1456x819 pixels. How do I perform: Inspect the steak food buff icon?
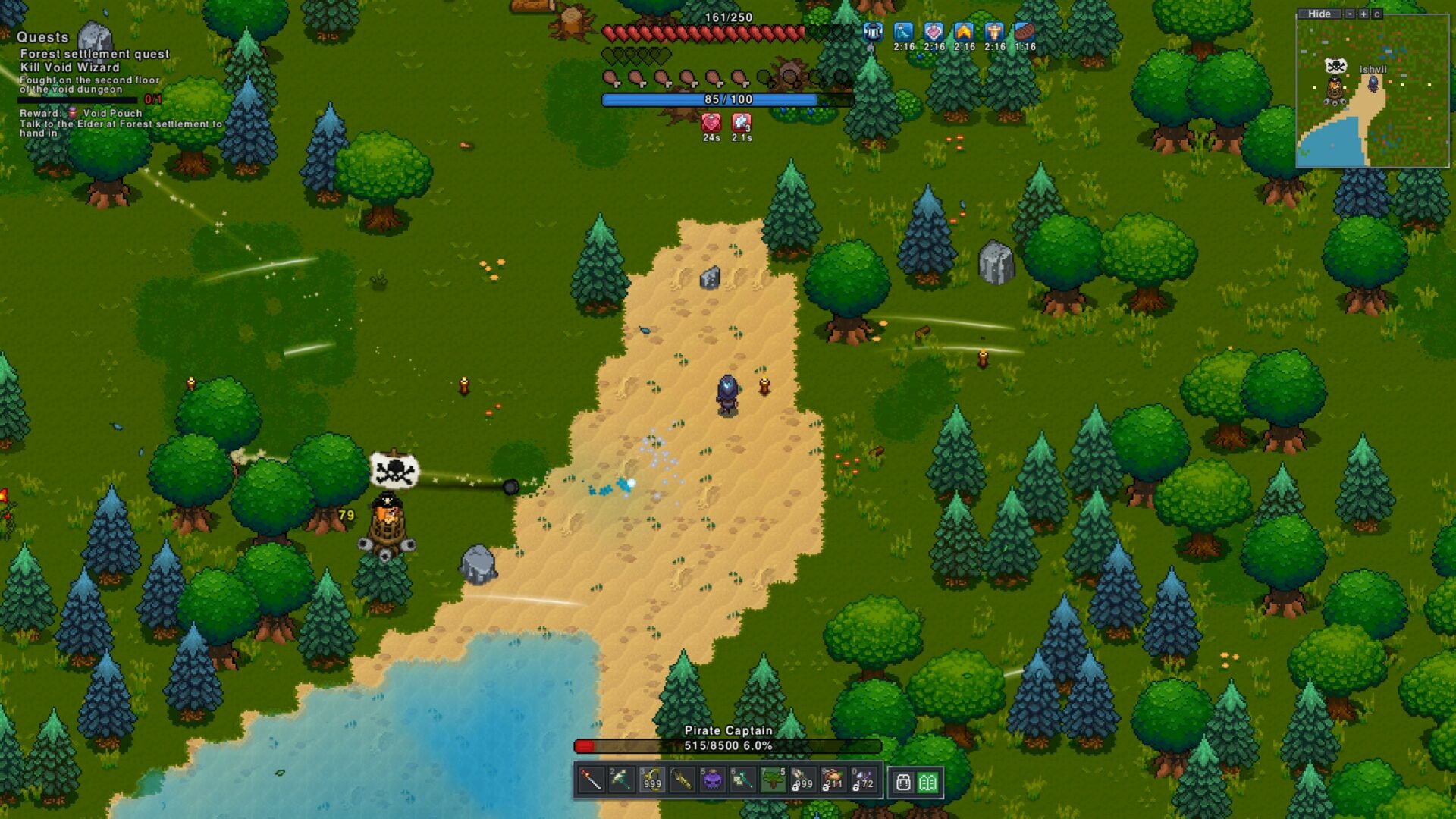[1025, 32]
